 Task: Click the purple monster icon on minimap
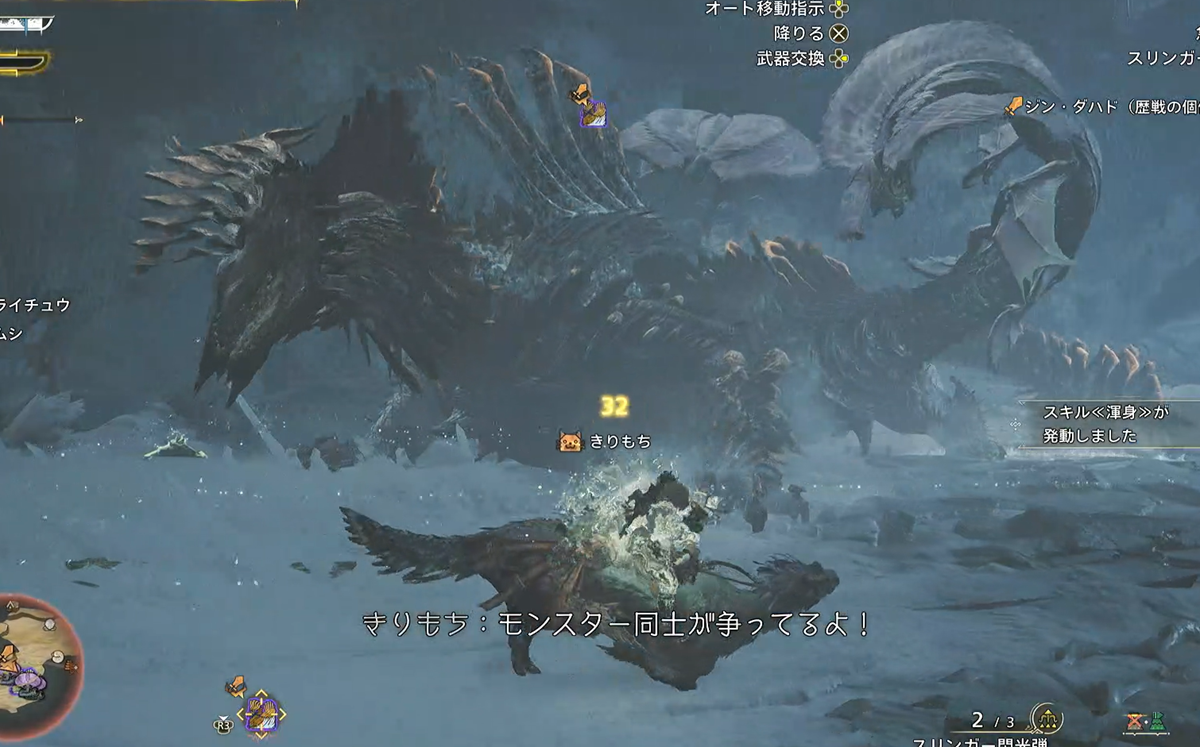tap(28, 681)
